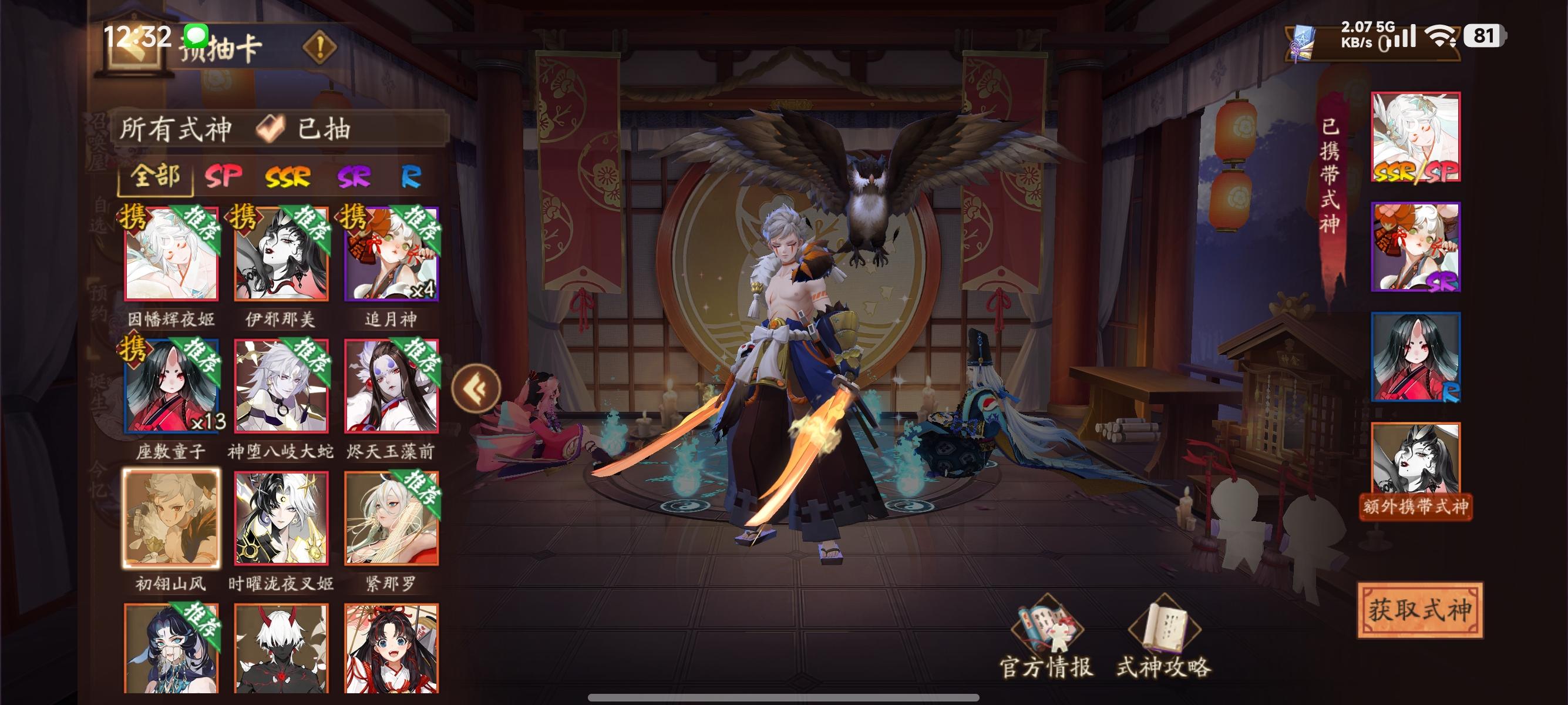1568x705 pixels.
Task: Open the green messaging app icon in the status bar
Action: 196,36
